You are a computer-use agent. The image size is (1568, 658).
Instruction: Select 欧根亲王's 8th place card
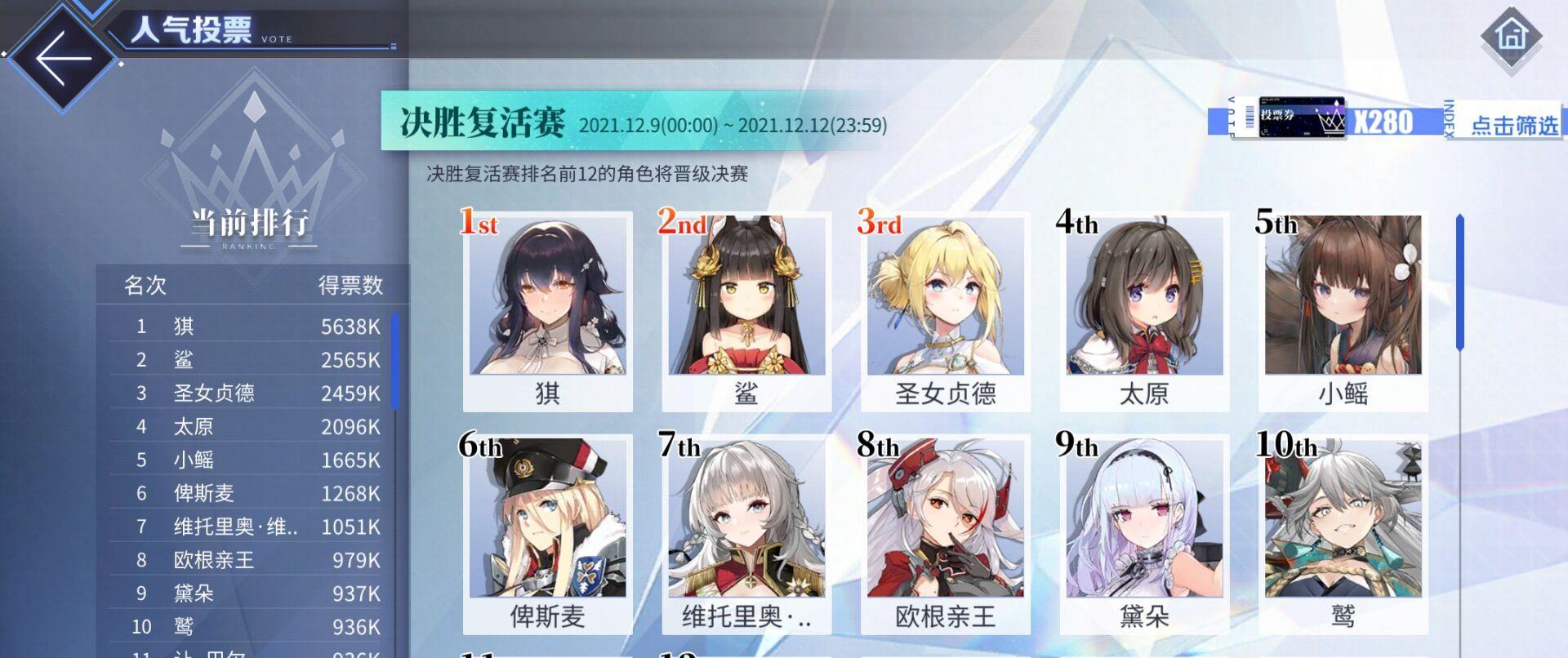(944, 531)
